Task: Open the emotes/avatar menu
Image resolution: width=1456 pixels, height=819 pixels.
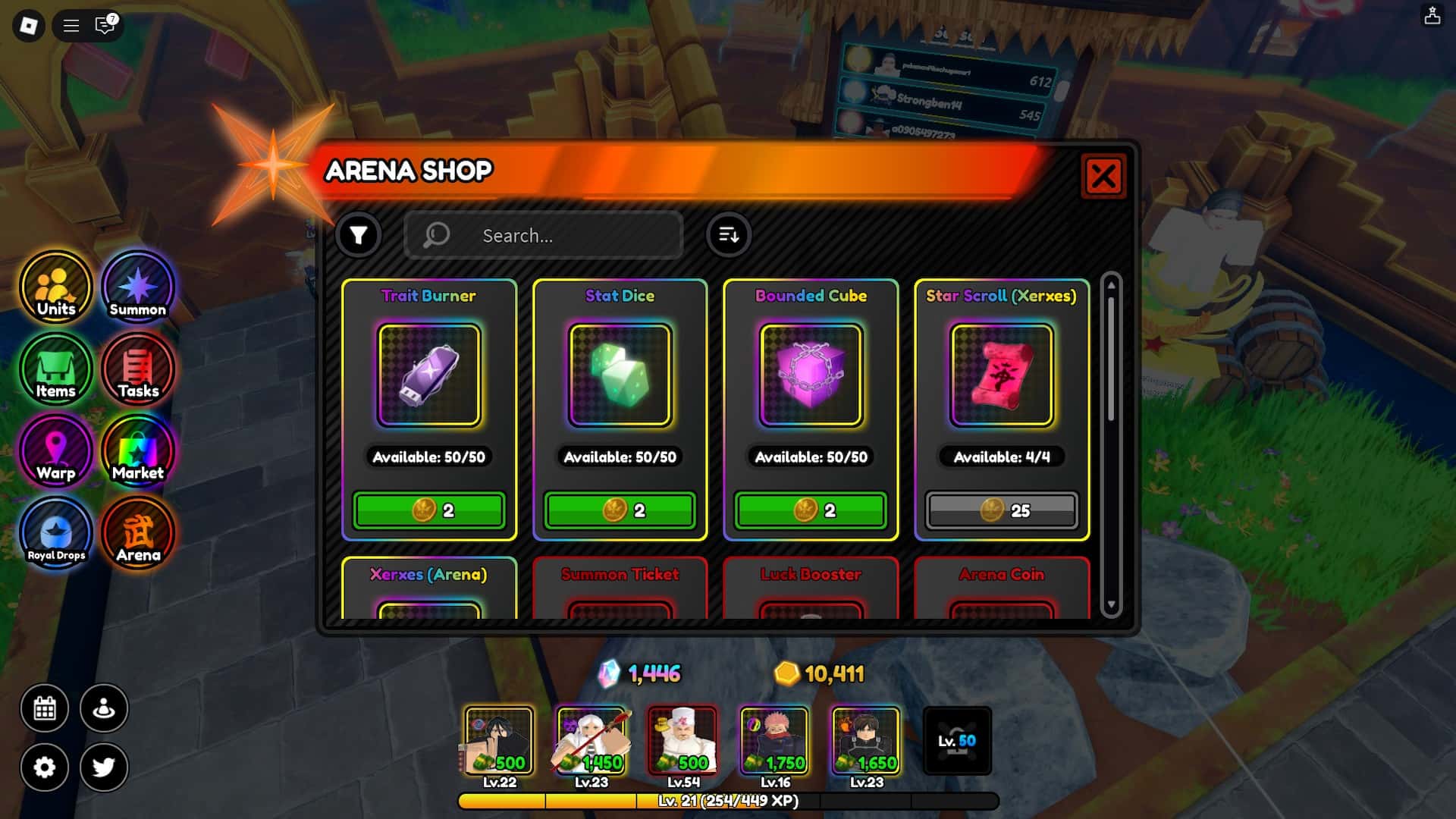Action: coord(105,708)
